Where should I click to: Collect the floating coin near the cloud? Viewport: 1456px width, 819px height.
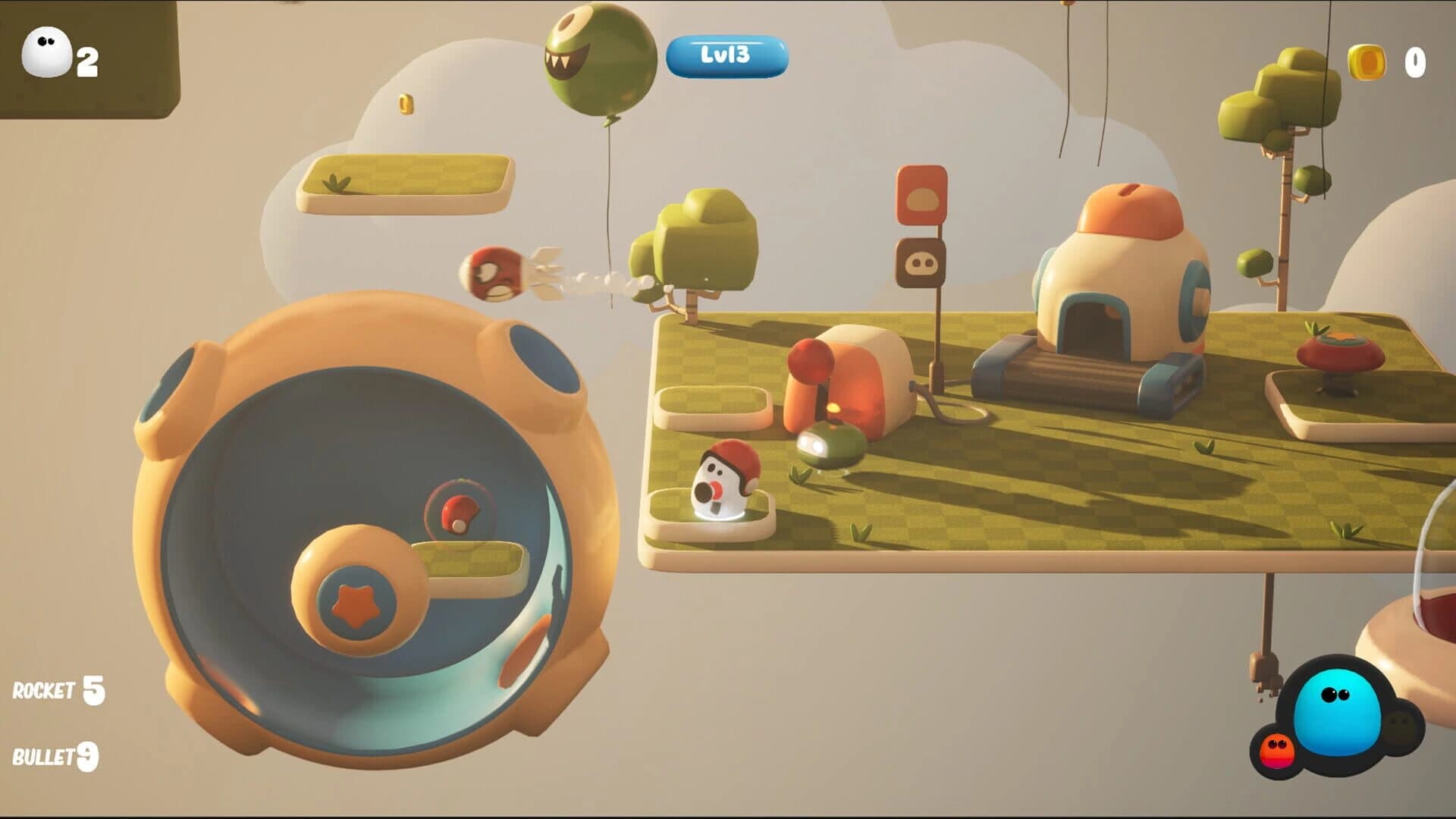tap(406, 104)
